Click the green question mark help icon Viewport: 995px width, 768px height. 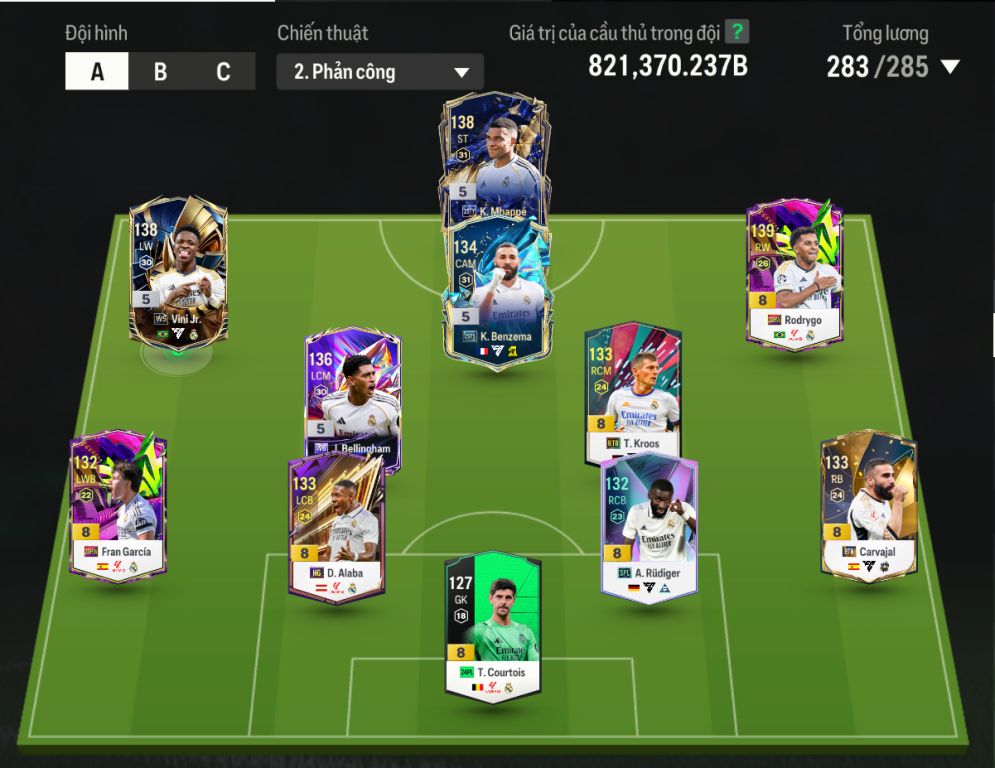[737, 32]
